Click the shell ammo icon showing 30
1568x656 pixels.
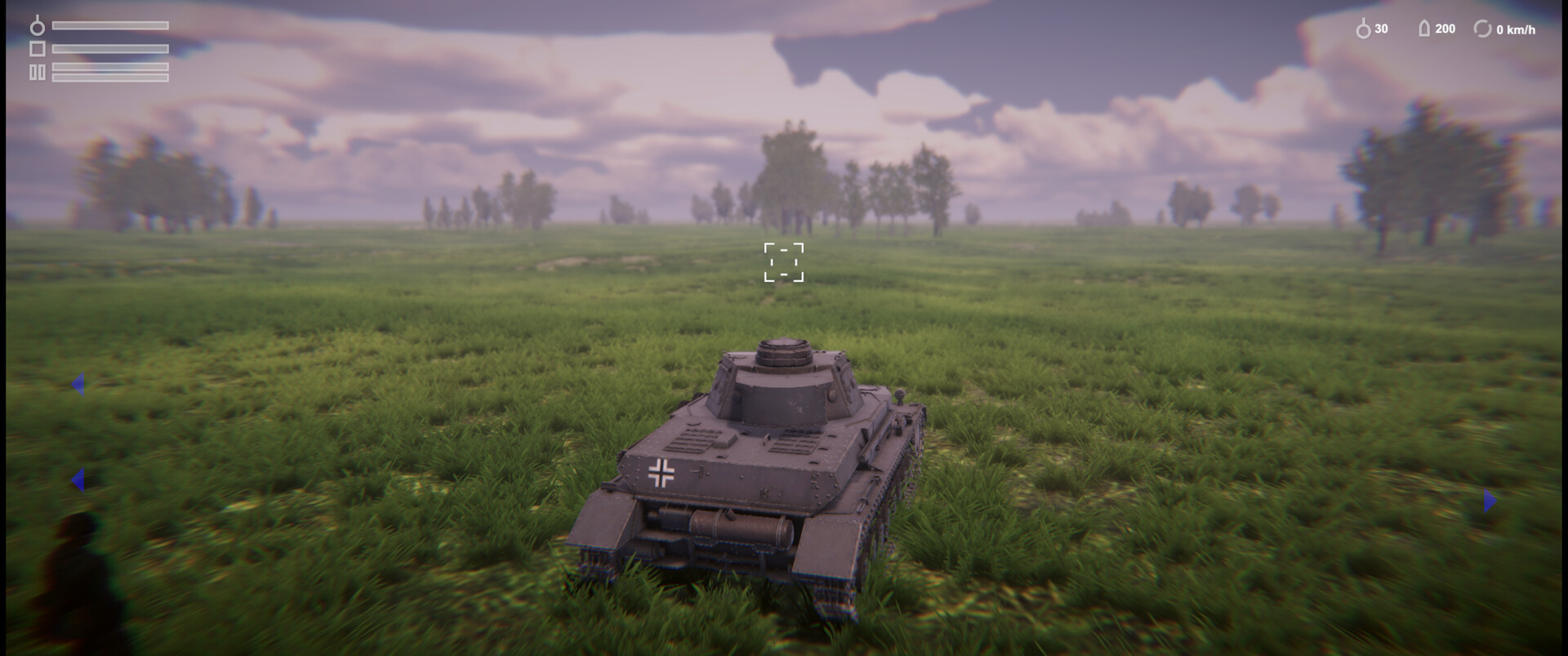[1365, 29]
